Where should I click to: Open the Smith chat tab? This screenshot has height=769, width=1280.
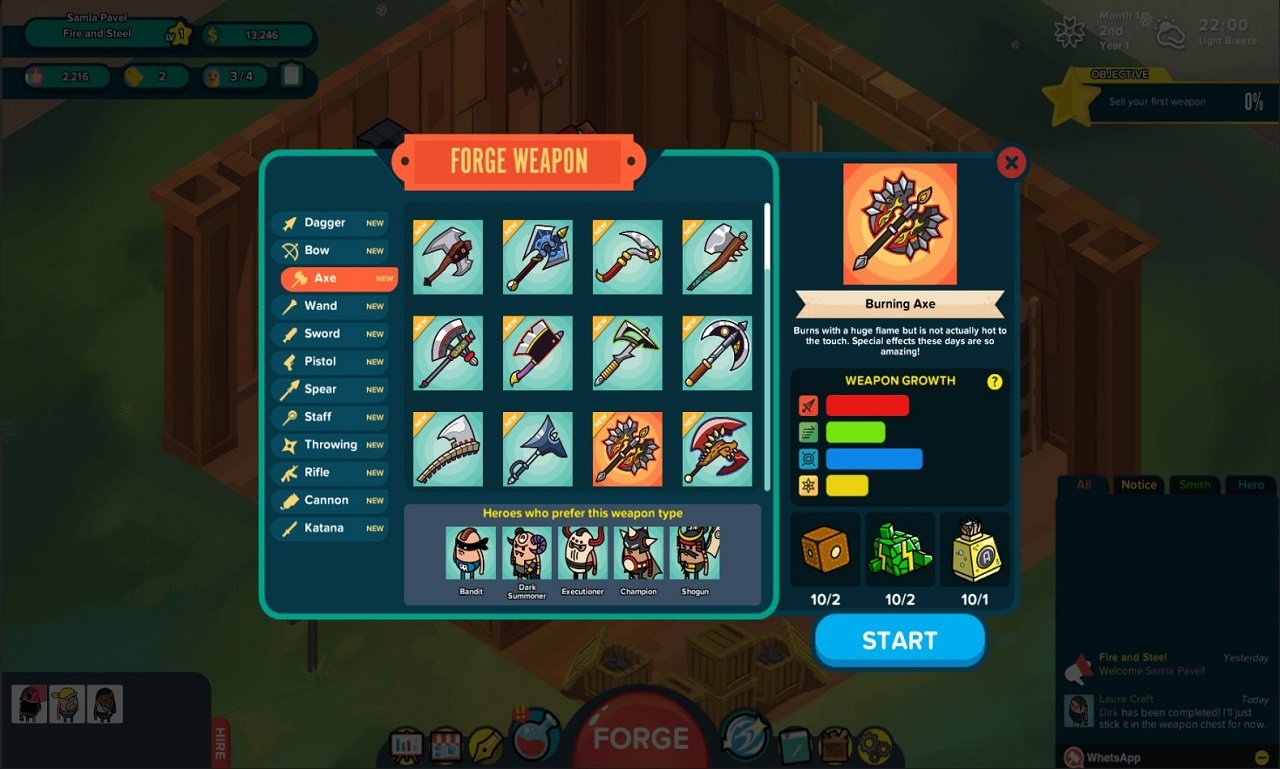[x=1194, y=484]
